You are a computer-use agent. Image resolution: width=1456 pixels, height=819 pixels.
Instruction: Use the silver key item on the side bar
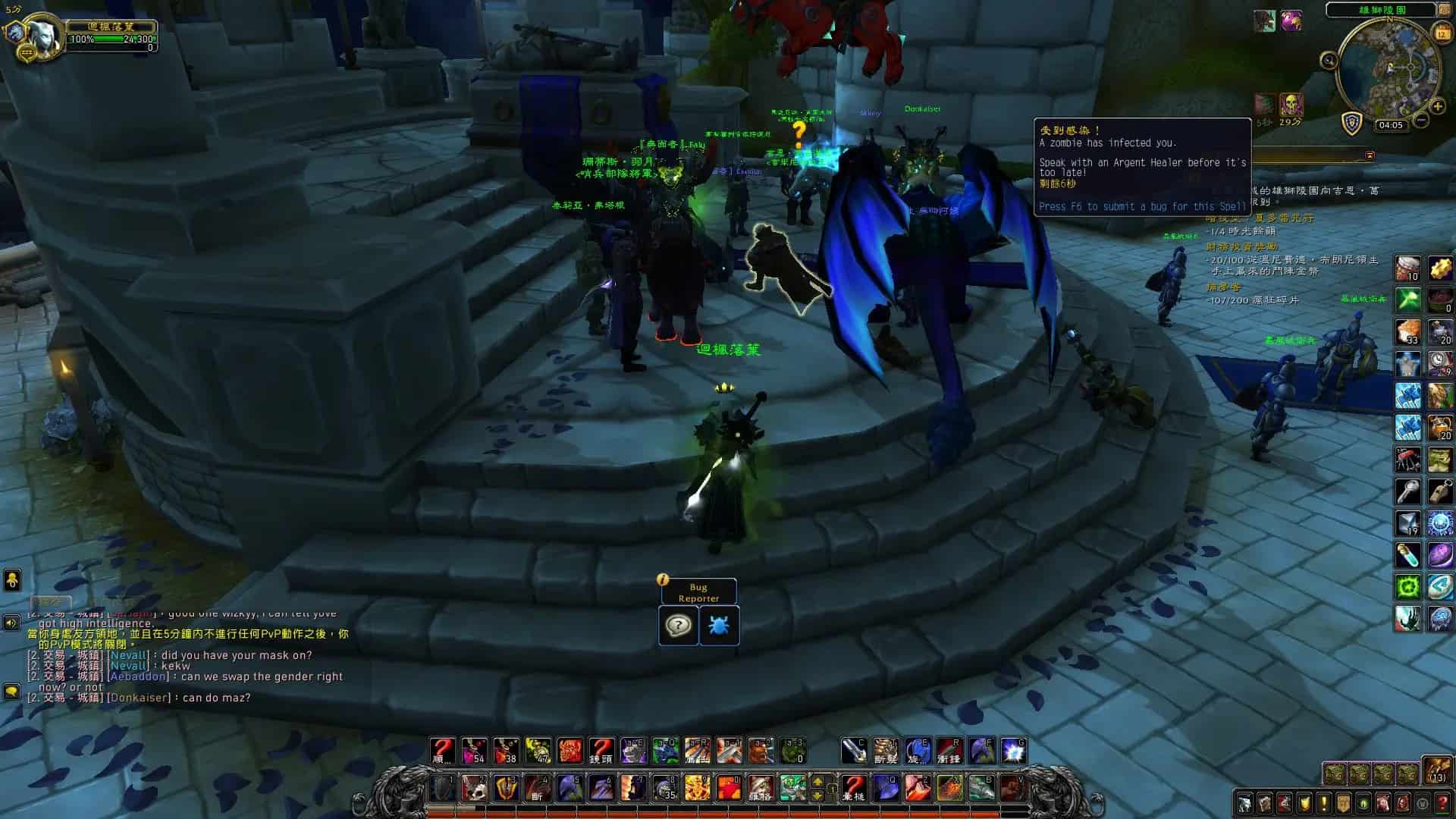pyautogui.click(x=1408, y=491)
